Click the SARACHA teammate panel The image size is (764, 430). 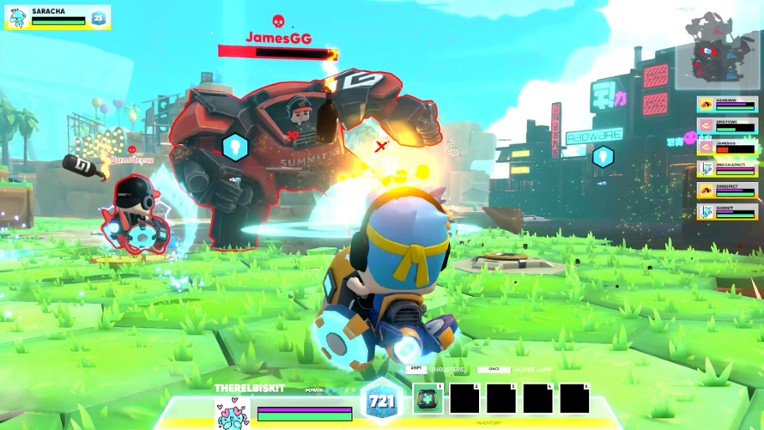[x=57, y=17]
